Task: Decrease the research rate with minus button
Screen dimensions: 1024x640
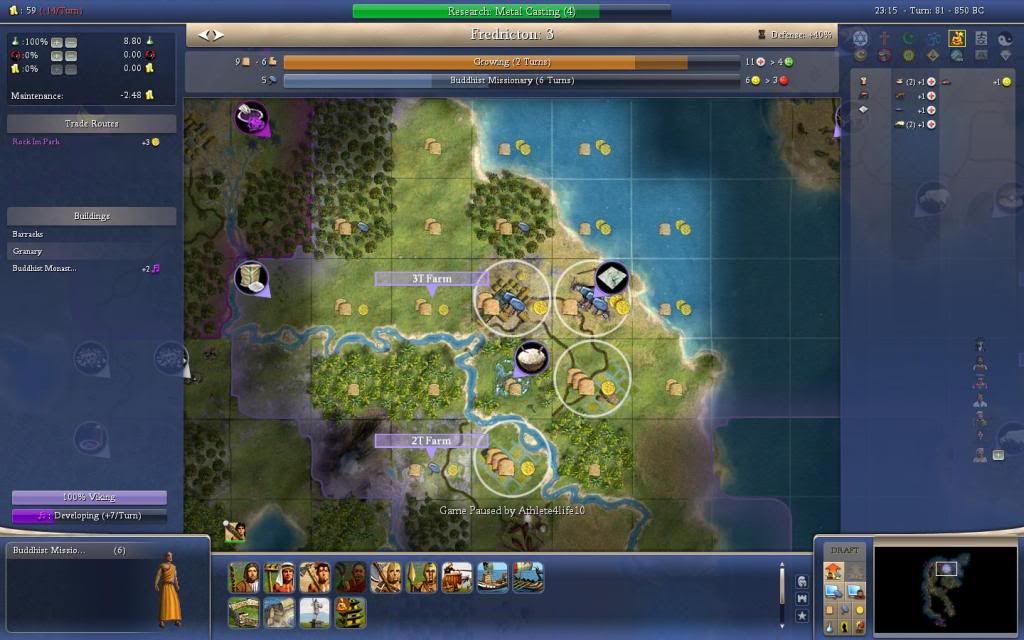Action: tap(71, 42)
